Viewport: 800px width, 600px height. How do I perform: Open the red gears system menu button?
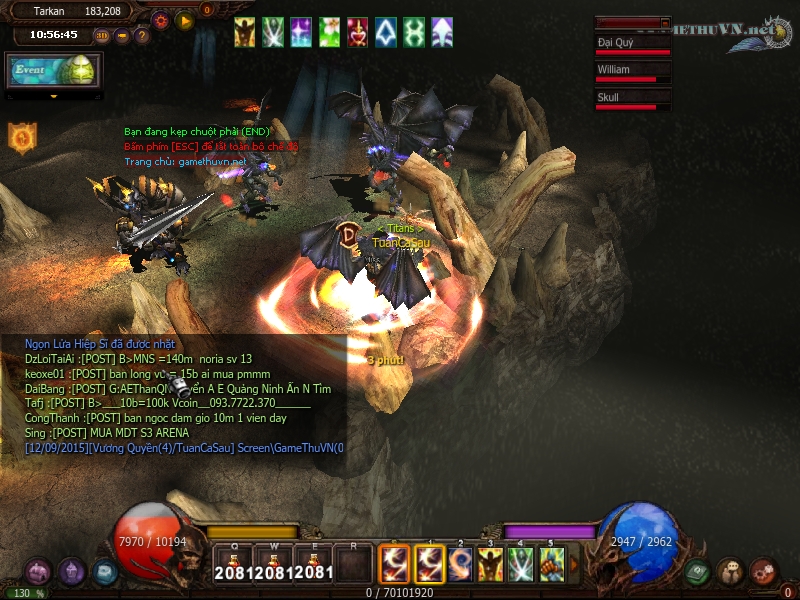[764, 572]
